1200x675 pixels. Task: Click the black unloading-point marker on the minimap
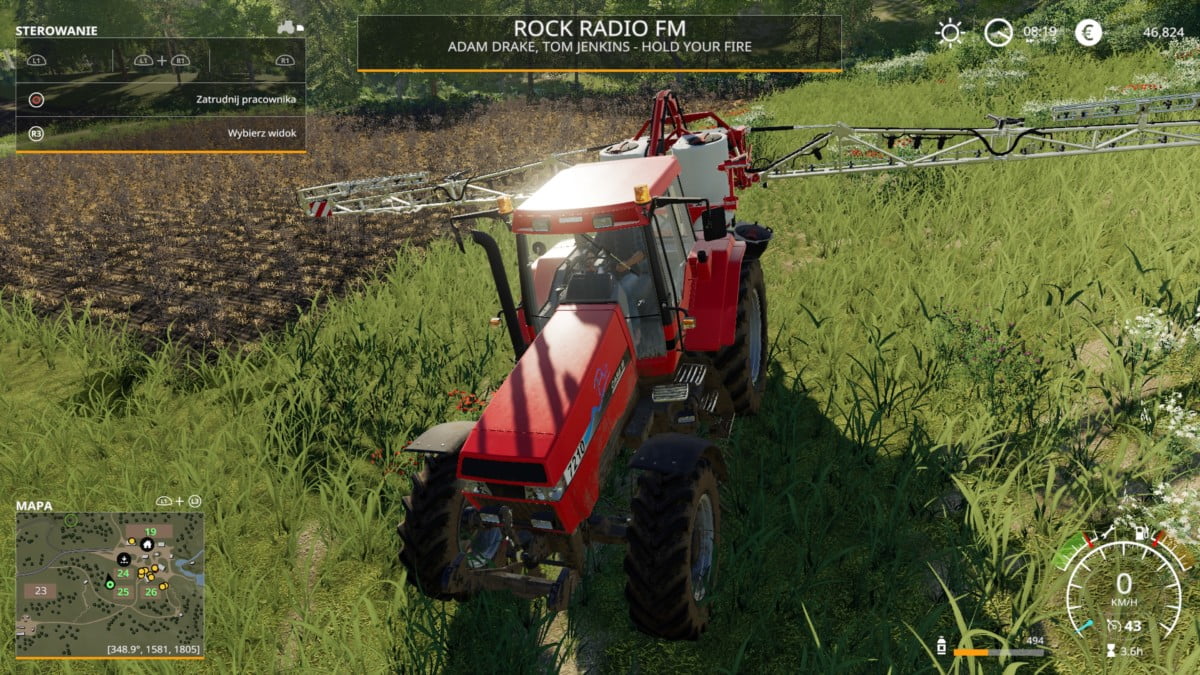pyautogui.click(x=124, y=558)
